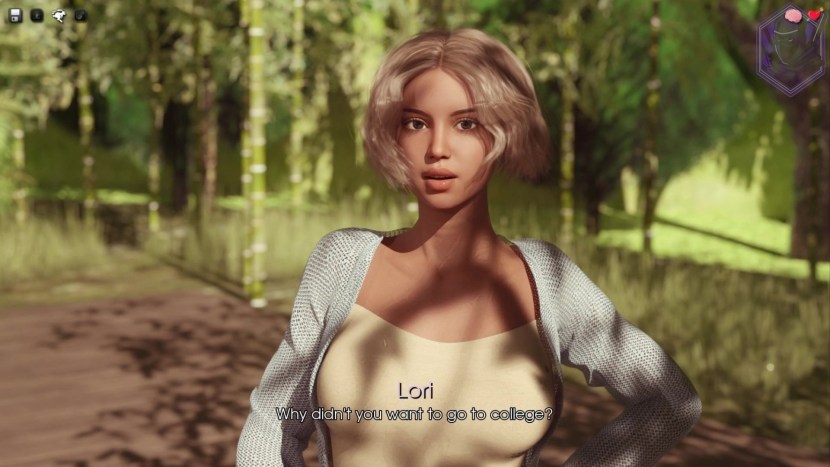Click the pink brain stat icon
The image size is (830, 467).
(x=794, y=16)
